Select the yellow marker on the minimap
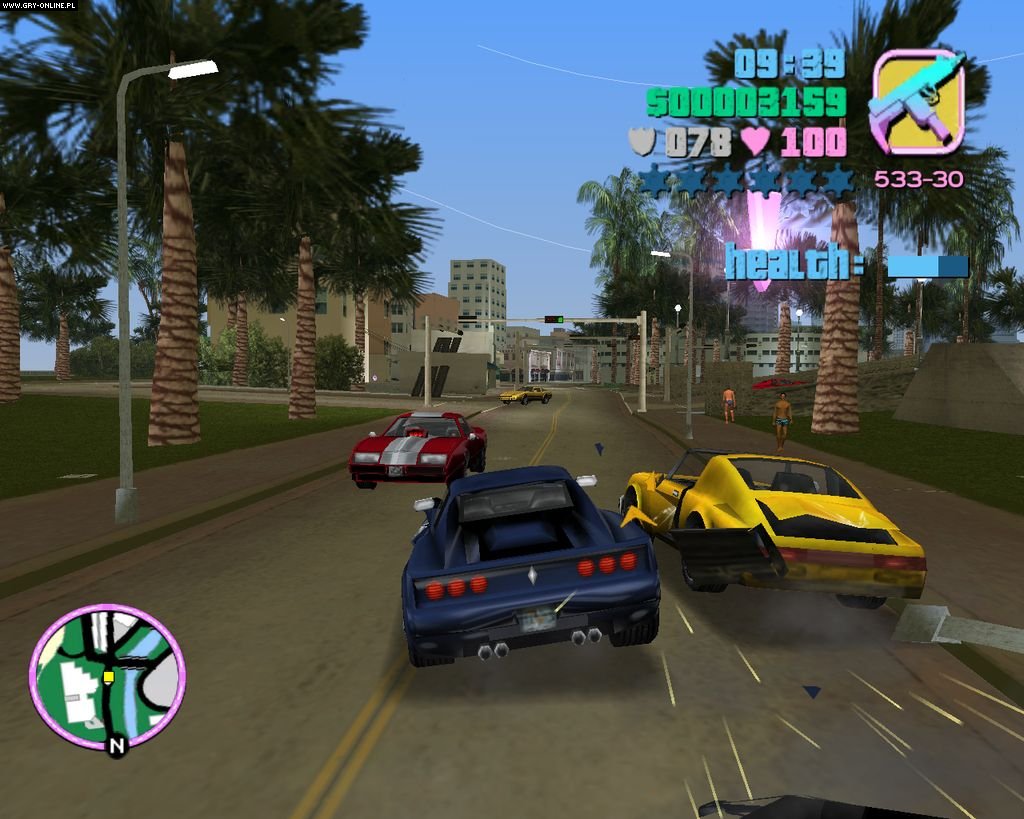 (108, 677)
